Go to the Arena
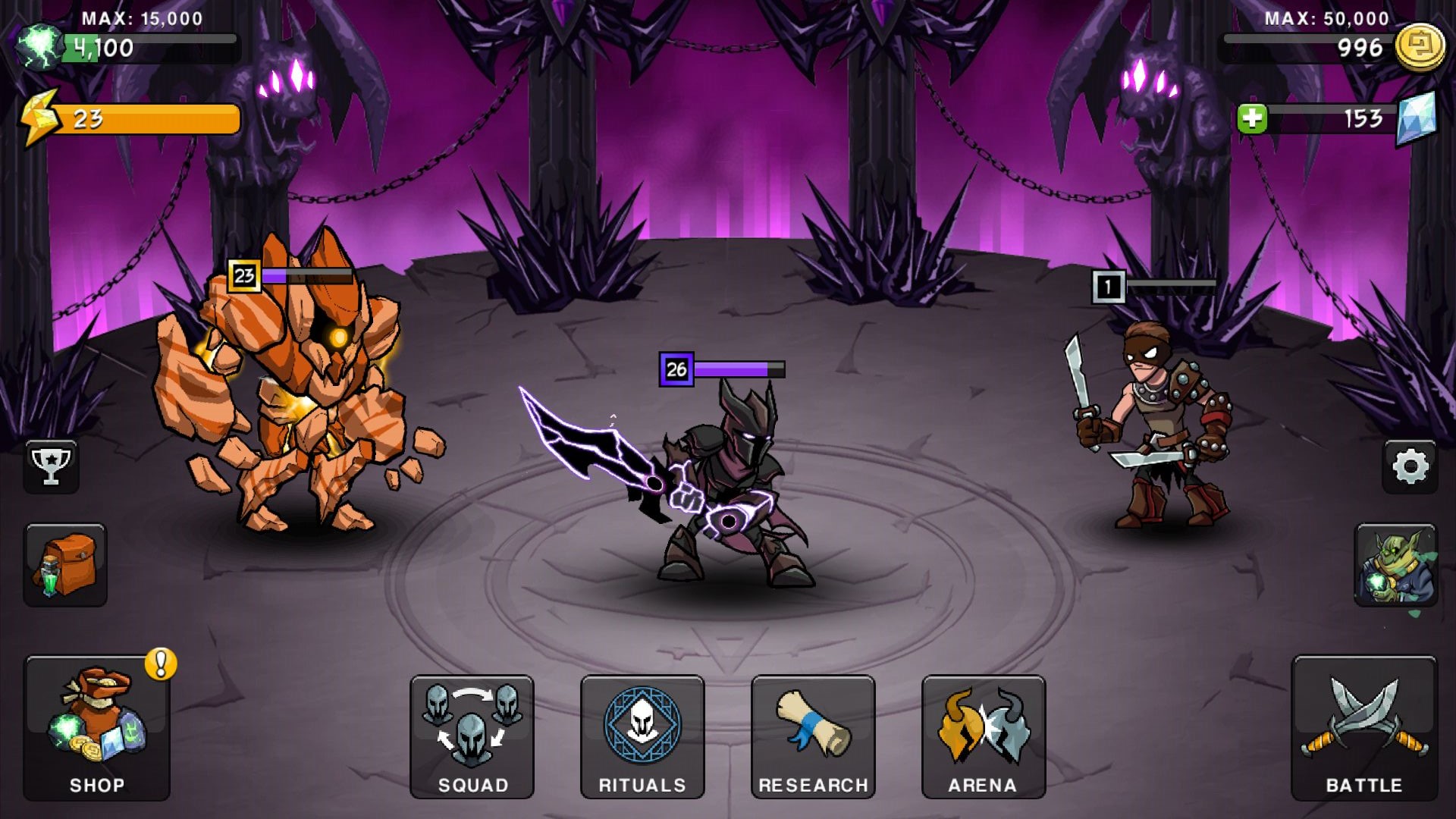The height and width of the screenshot is (819, 1456). [x=984, y=736]
